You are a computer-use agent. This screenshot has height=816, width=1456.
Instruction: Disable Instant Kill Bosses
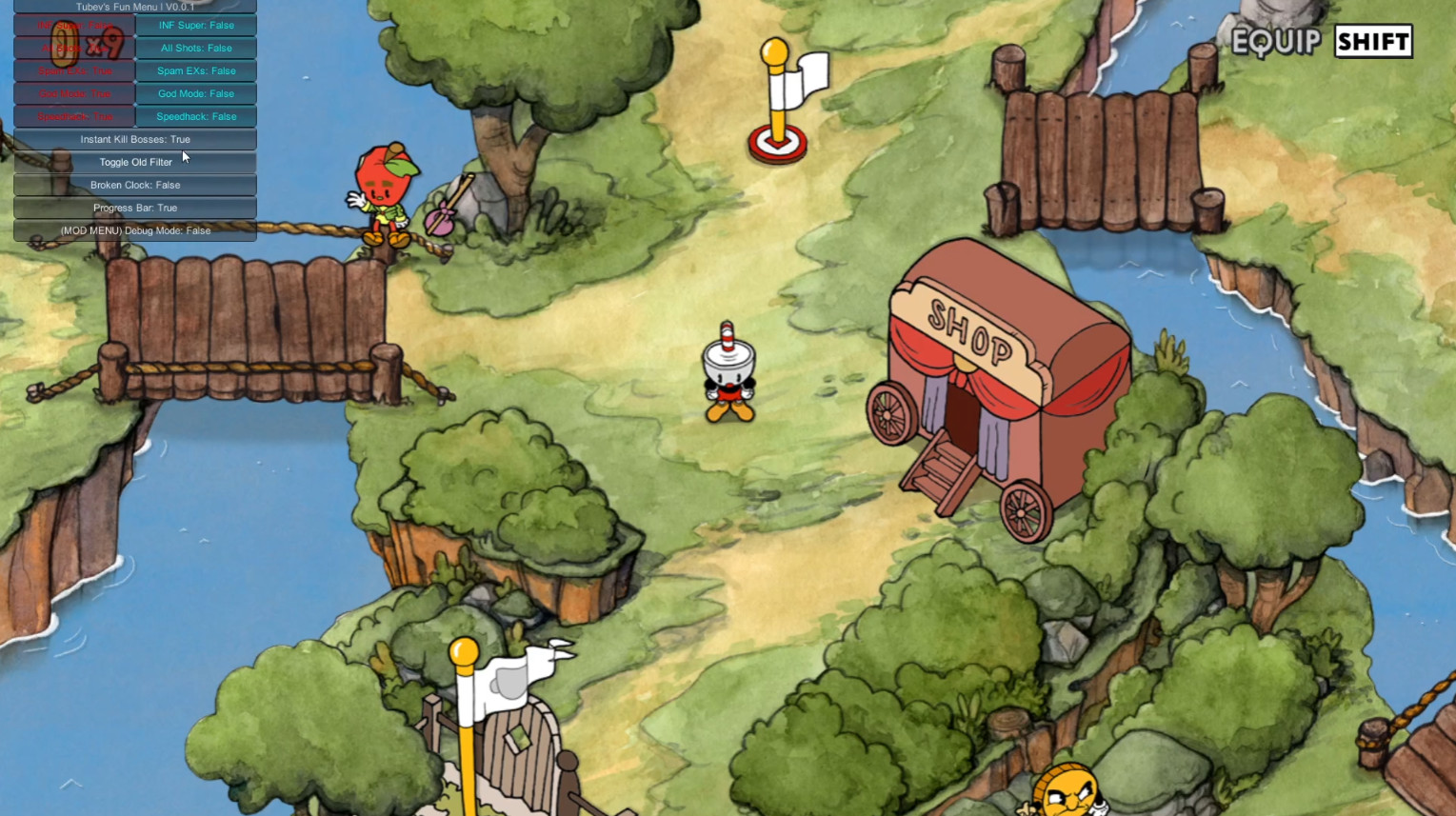[x=134, y=139]
